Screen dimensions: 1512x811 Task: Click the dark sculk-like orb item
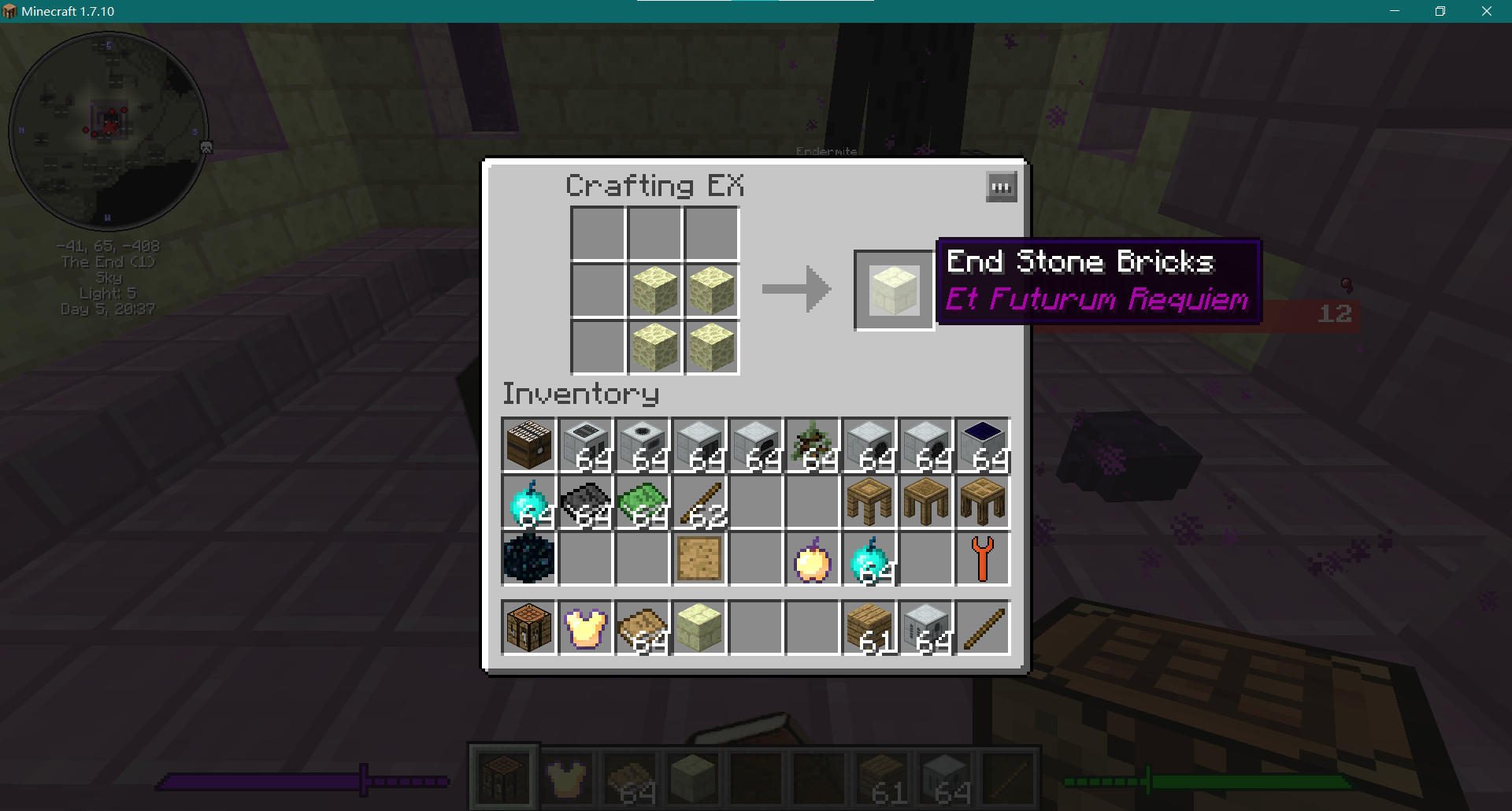[x=528, y=559]
